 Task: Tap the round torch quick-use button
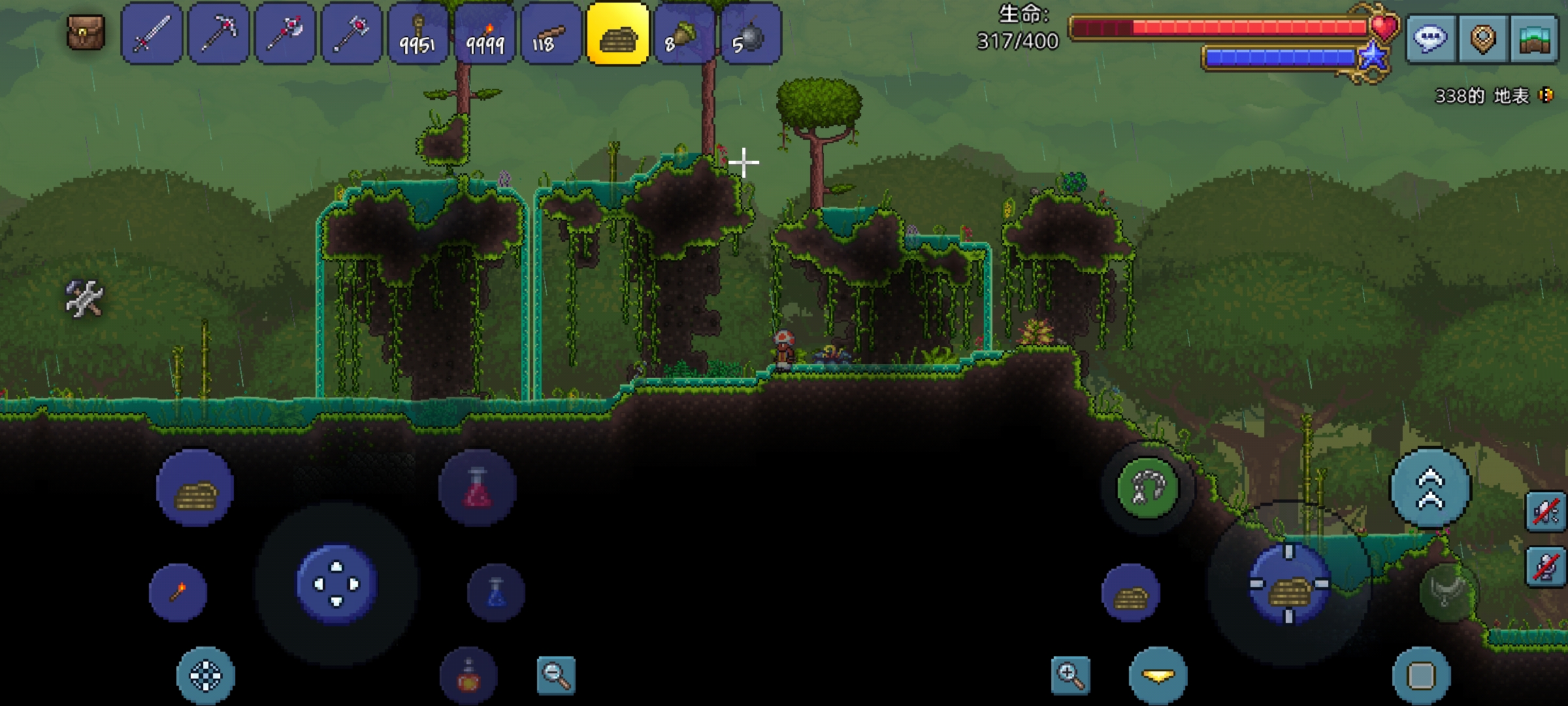coord(178,592)
